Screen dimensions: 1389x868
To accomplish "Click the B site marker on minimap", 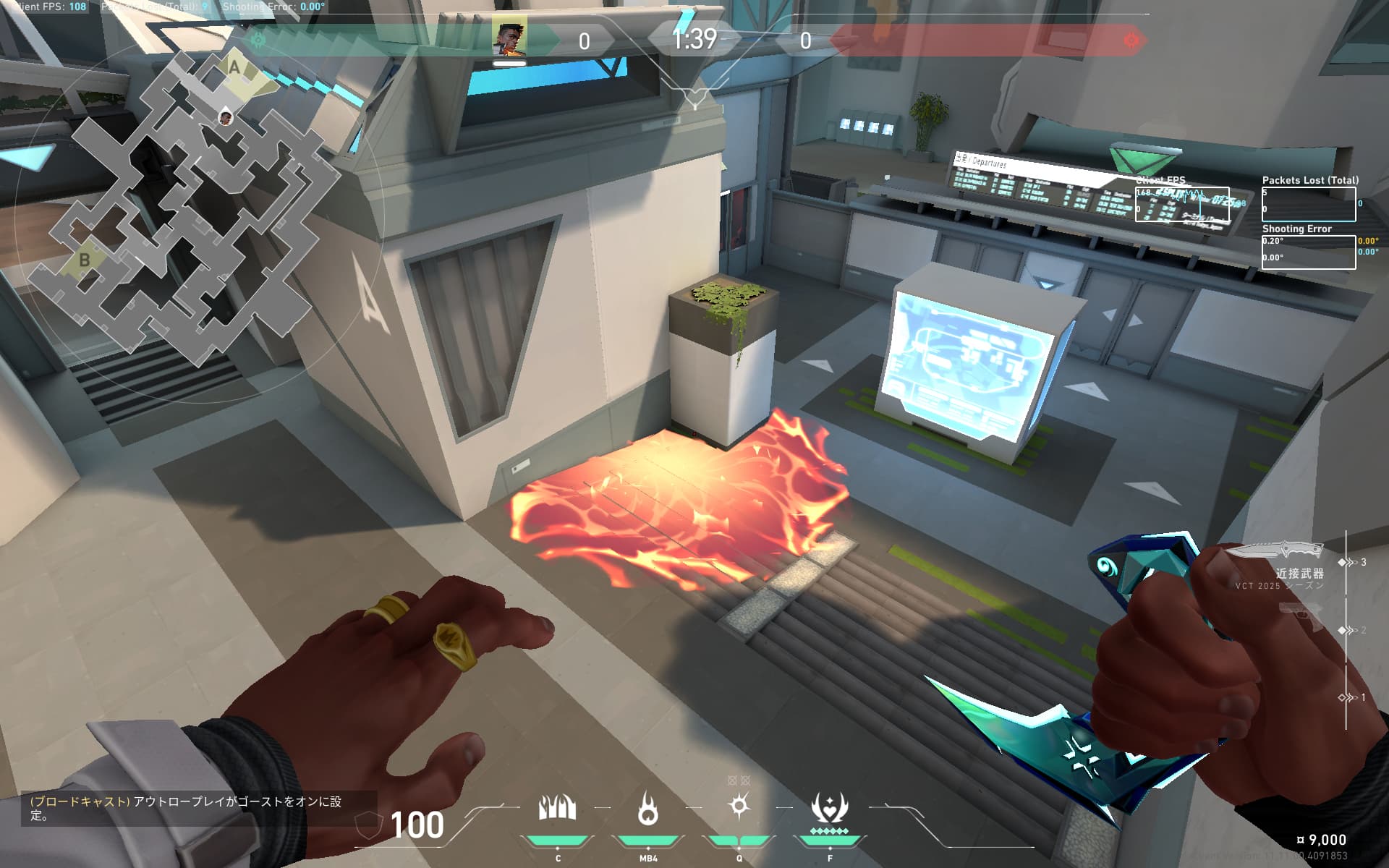I will [85, 260].
